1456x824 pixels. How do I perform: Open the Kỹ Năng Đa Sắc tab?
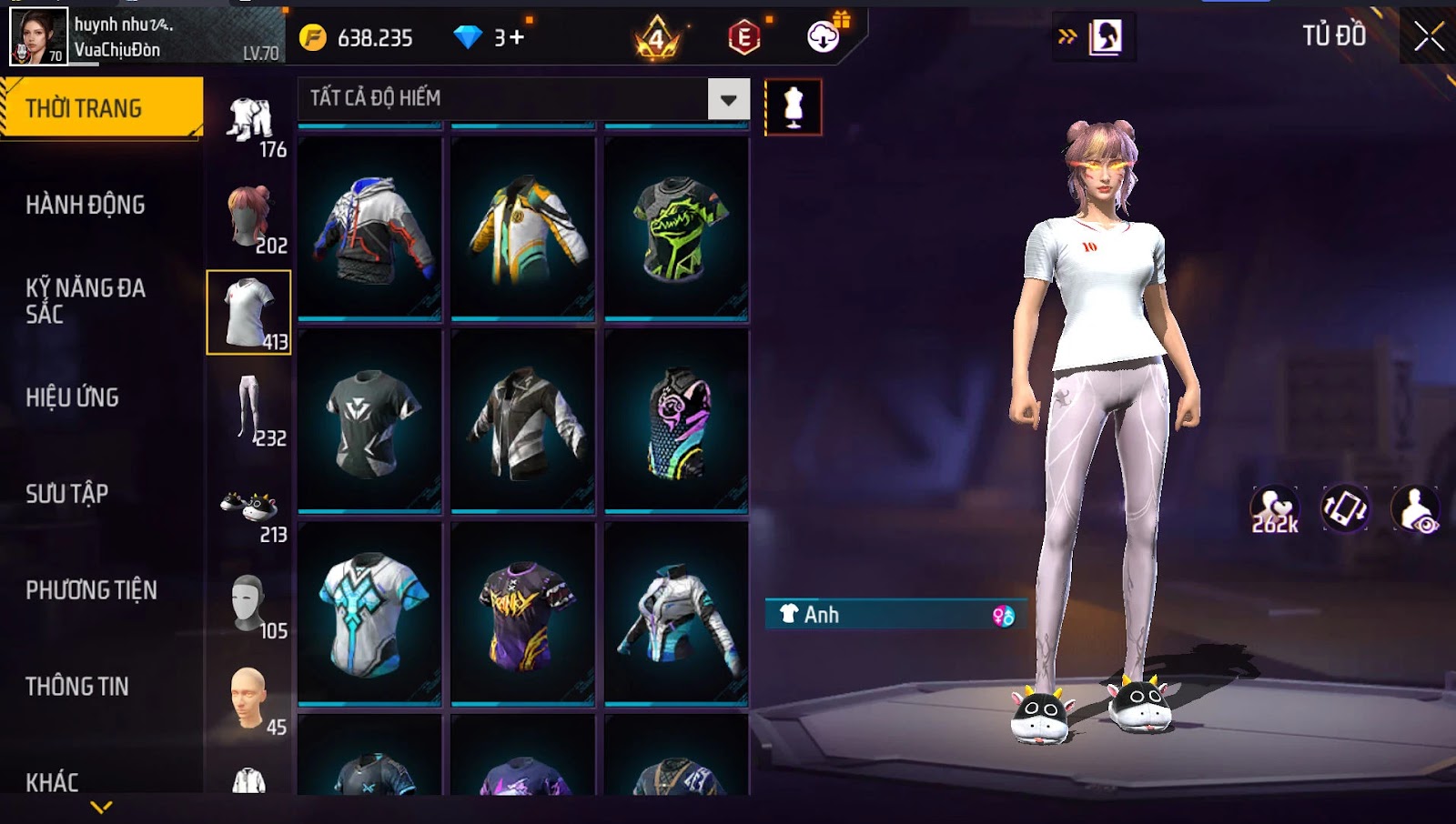pos(85,301)
